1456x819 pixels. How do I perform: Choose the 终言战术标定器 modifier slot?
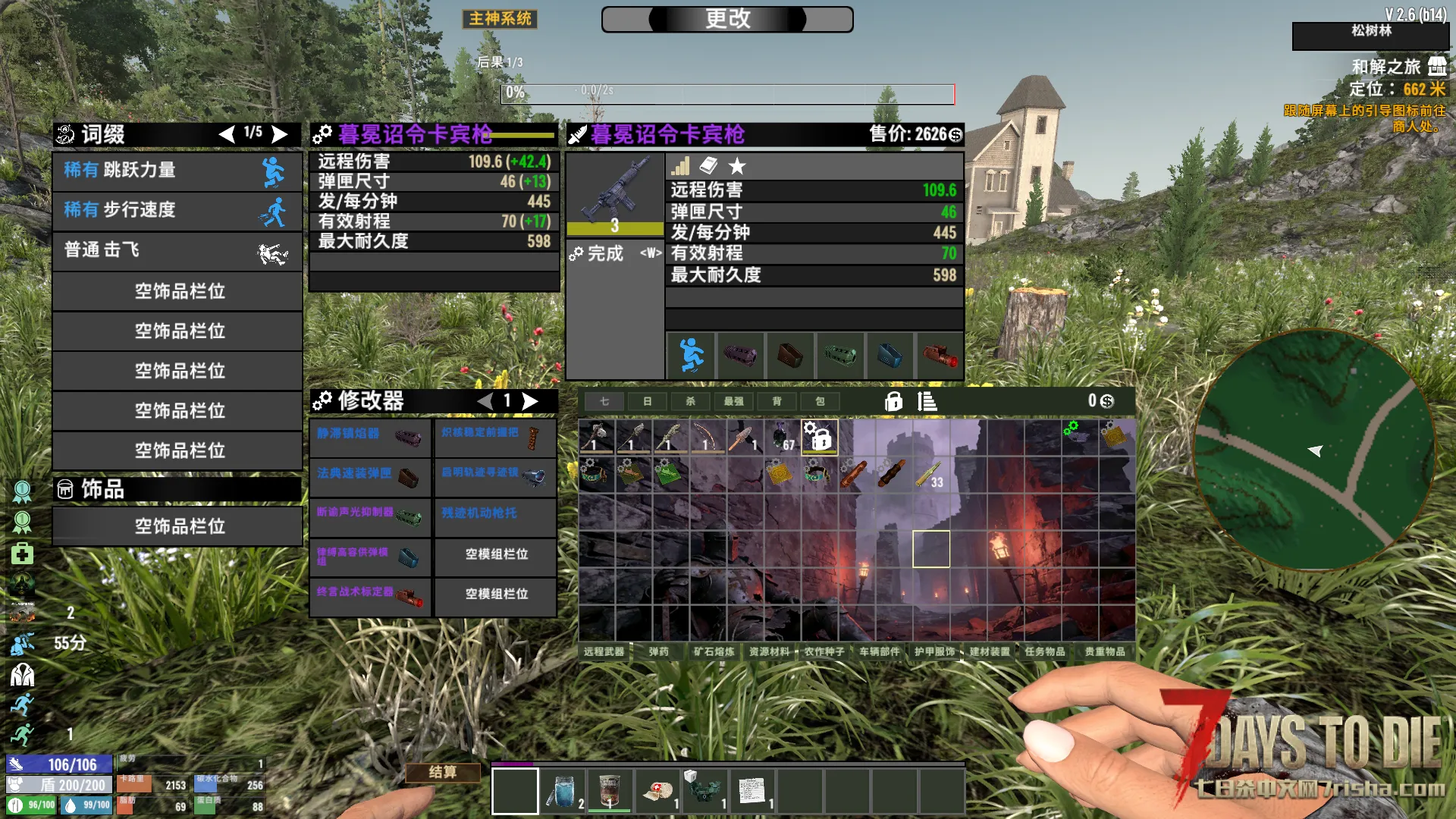coord(370,594)
